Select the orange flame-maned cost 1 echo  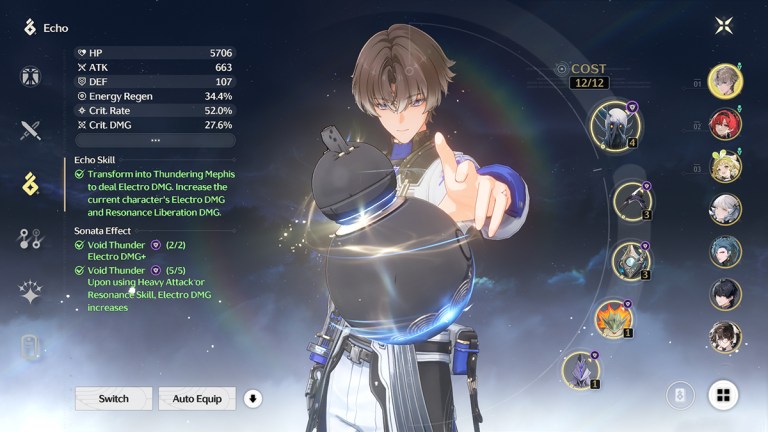(614, 318)
